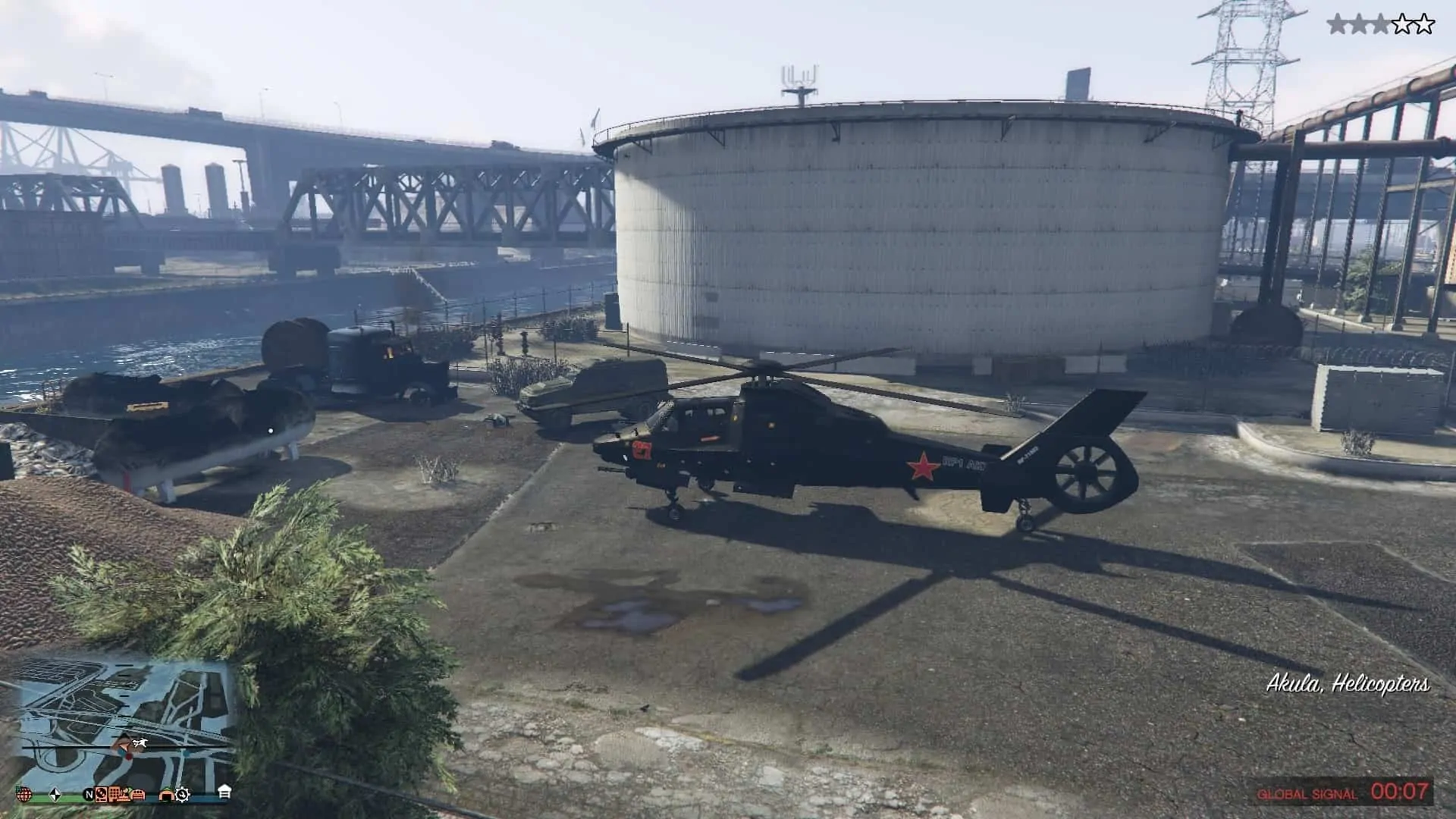The width and height of the screenshot is (1456, 819).
Task: Select the blue objective blip on the minimap
Action: point(121,752)
